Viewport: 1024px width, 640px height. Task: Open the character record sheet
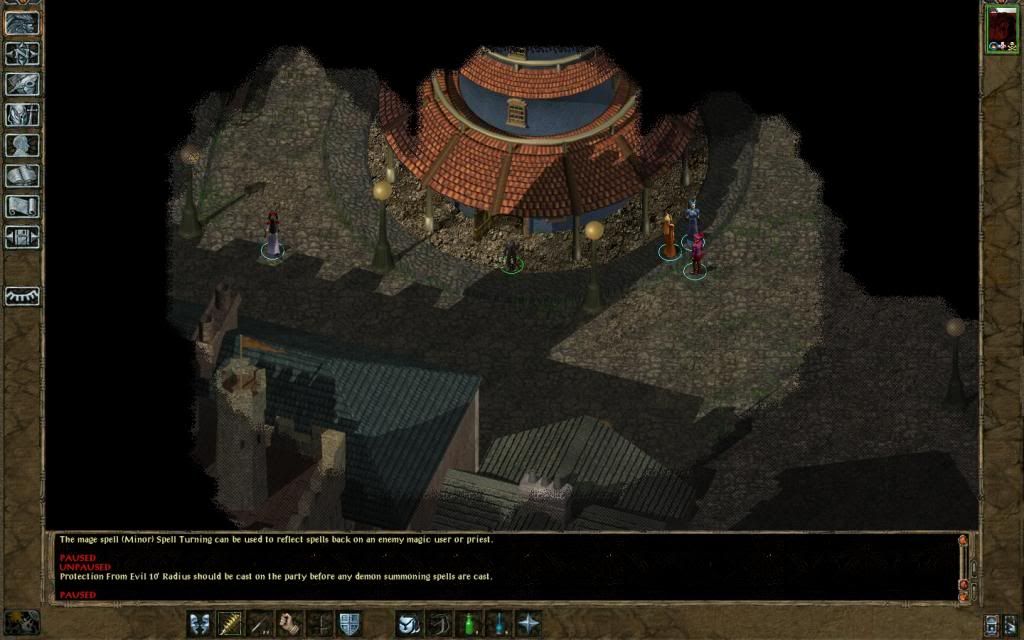(x=22, y=146)
